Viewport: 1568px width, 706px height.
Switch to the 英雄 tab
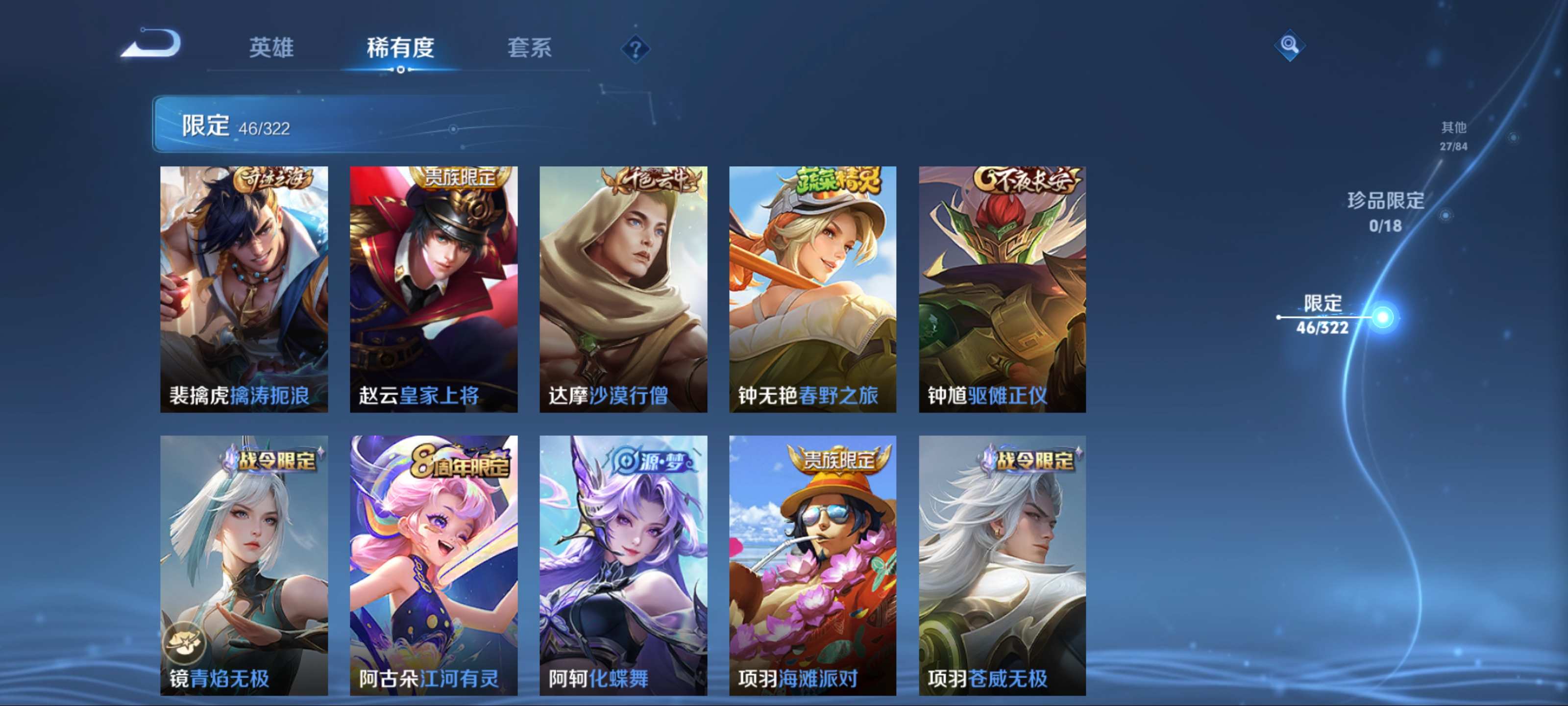coord(271,48)
